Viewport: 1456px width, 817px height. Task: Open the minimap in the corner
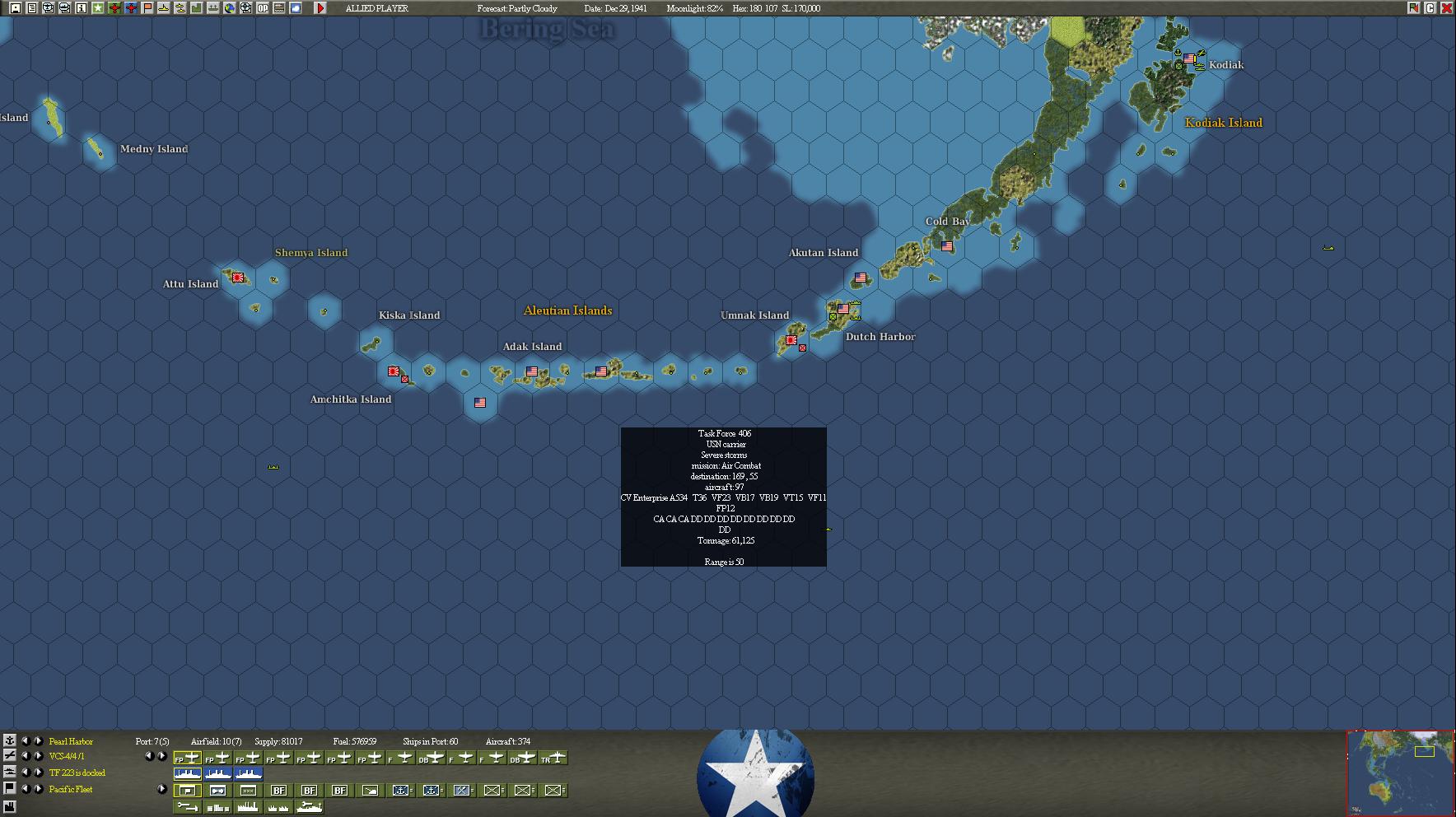click(x=1400, y=773)
